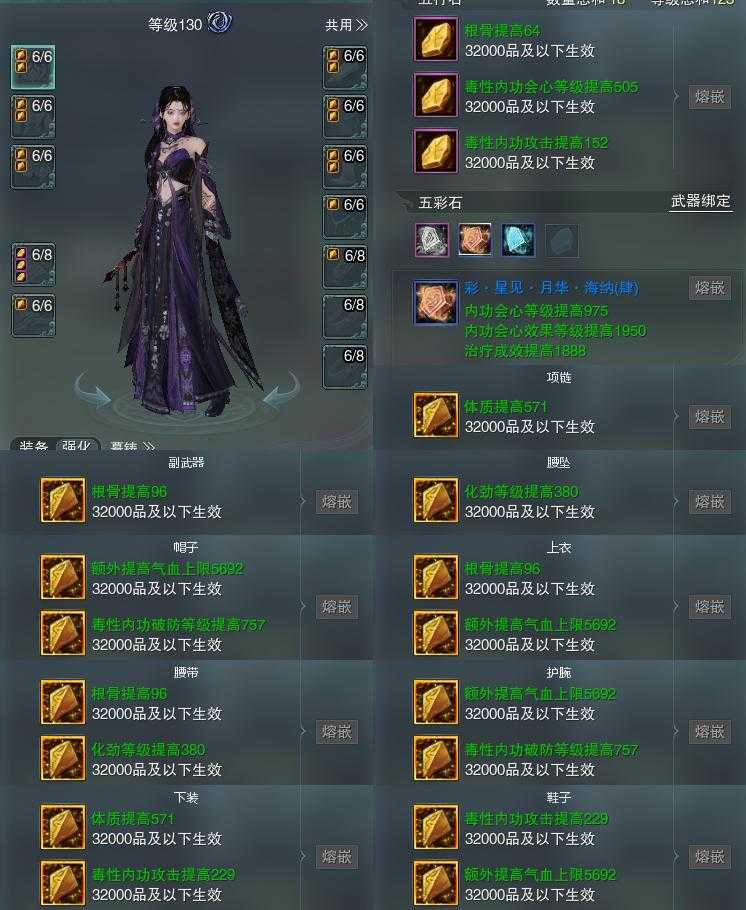Open the 武器绑定 weapon binding link
Image resolution: width=746 pixels, height=910 pixels.
[700, 202]
